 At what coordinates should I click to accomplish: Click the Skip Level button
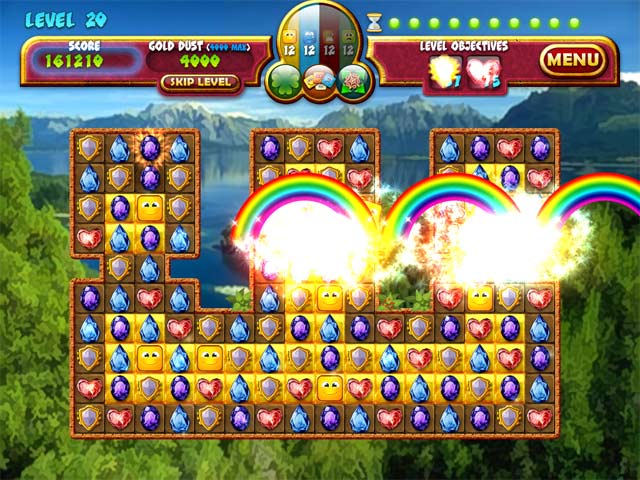tap(200, 82)
